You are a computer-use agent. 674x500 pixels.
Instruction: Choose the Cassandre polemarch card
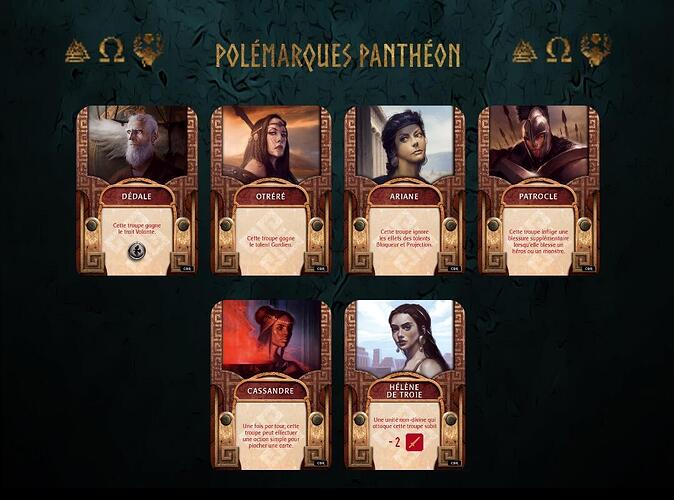(x=271, y=384)
